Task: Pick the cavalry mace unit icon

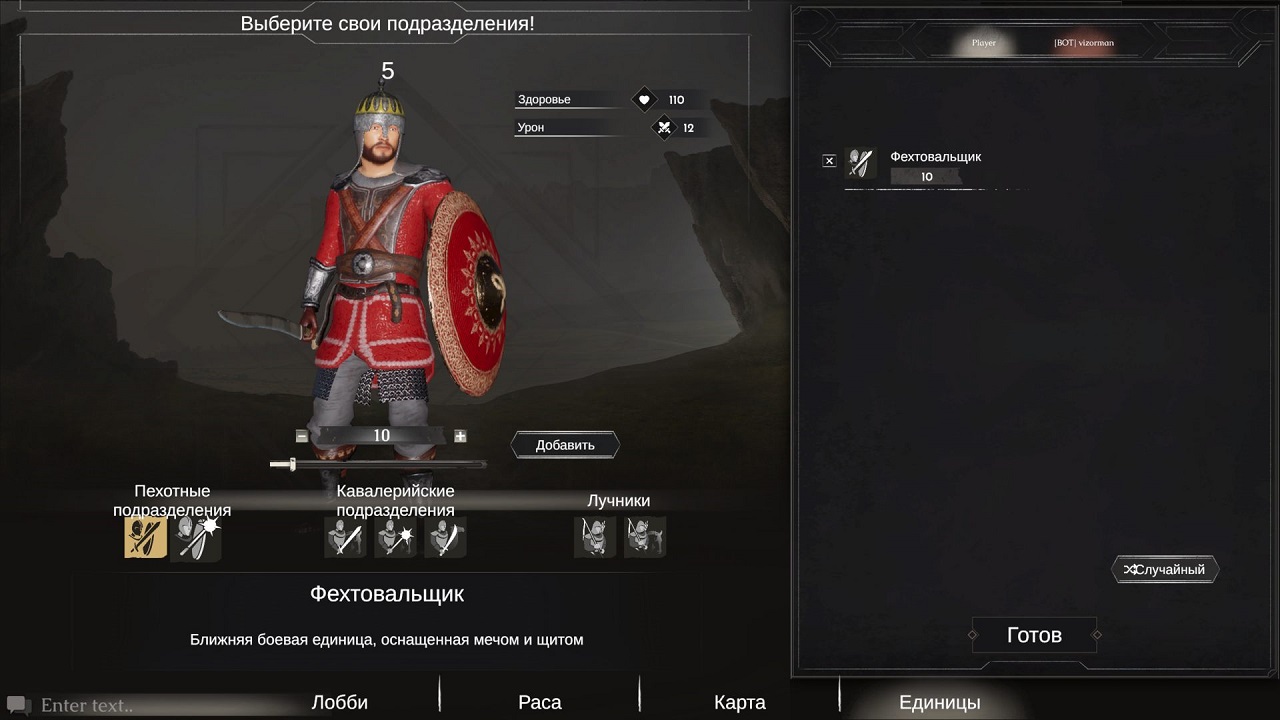Action: coord(395,538)
